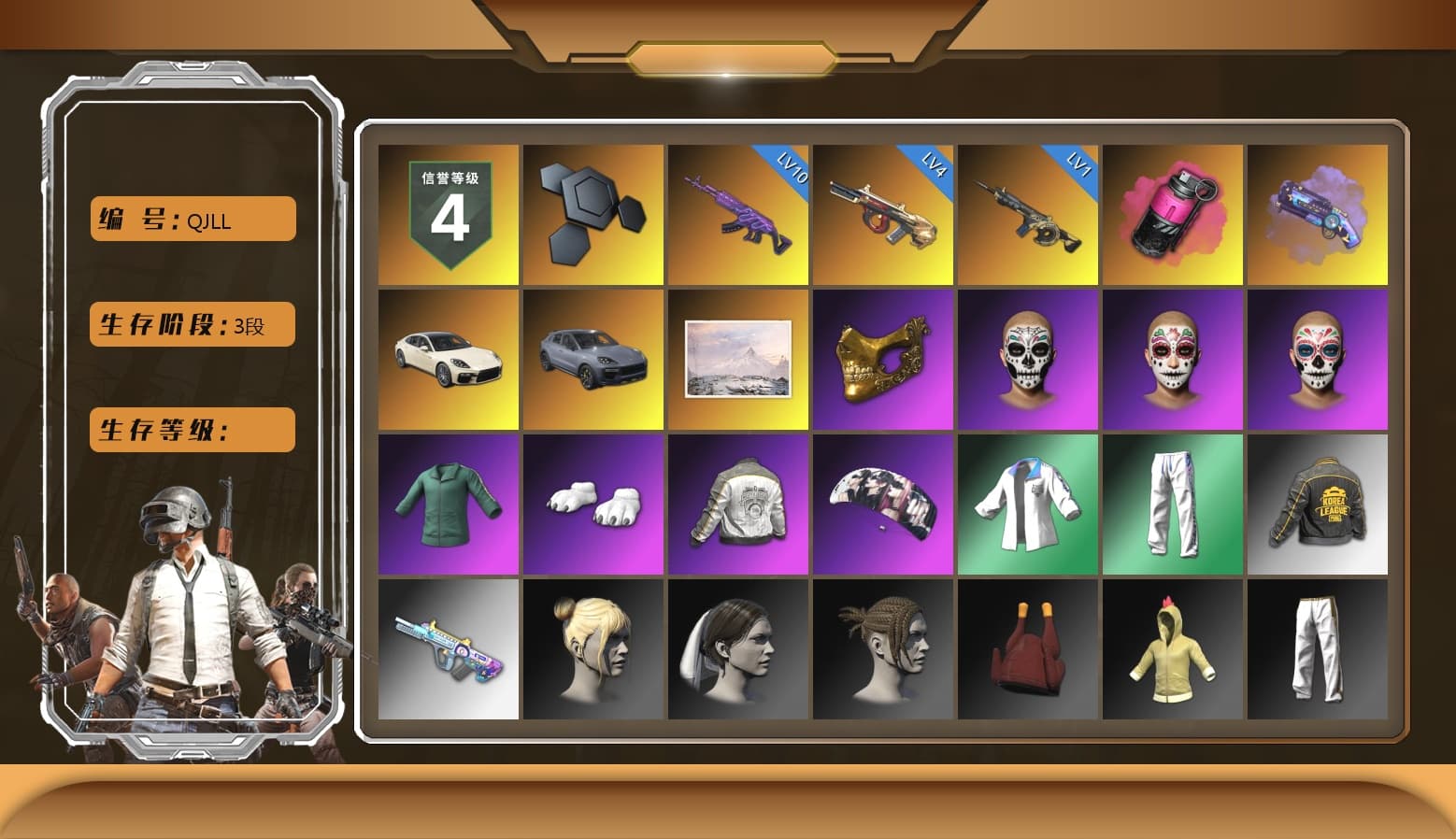This screenshot has height=839, width=1456.
Task: Select the 信誉等级 4 badge
Action: [447, 214]
